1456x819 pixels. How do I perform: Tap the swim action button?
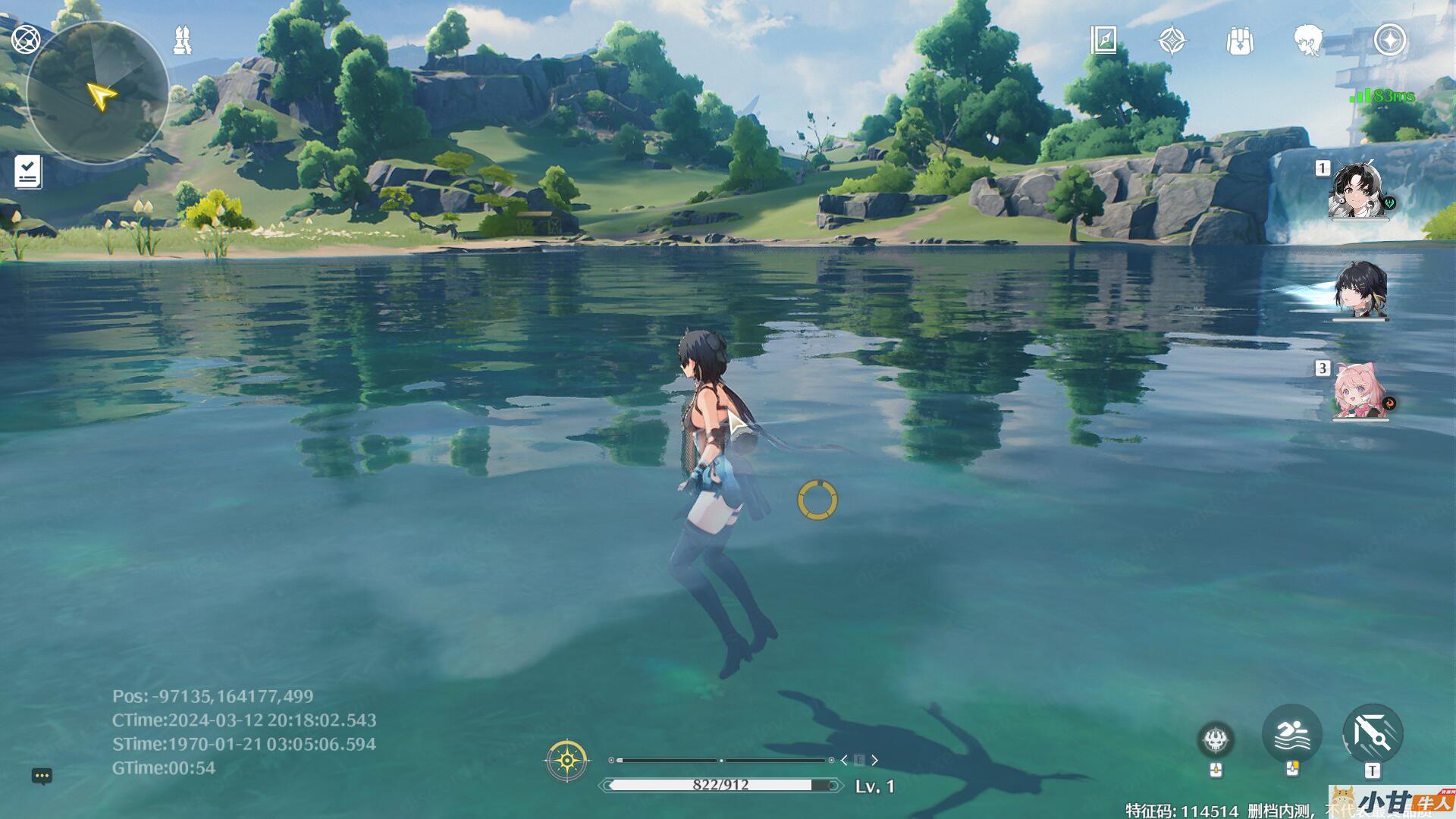(1291, 734)
